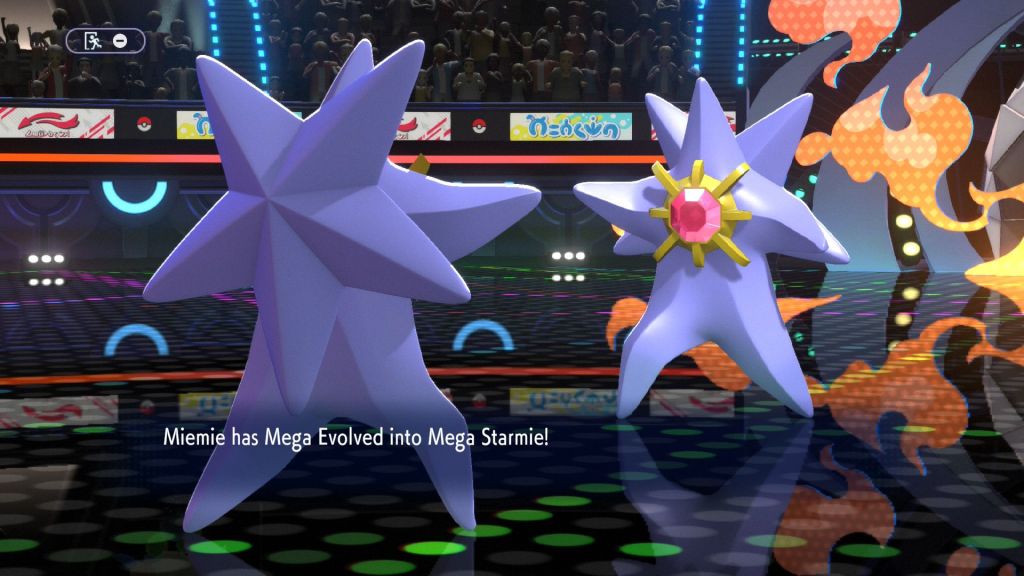Click the running-figure exit battle icon
The height and width of the screenshot is (576, 1024).
[x=92, y=41]
